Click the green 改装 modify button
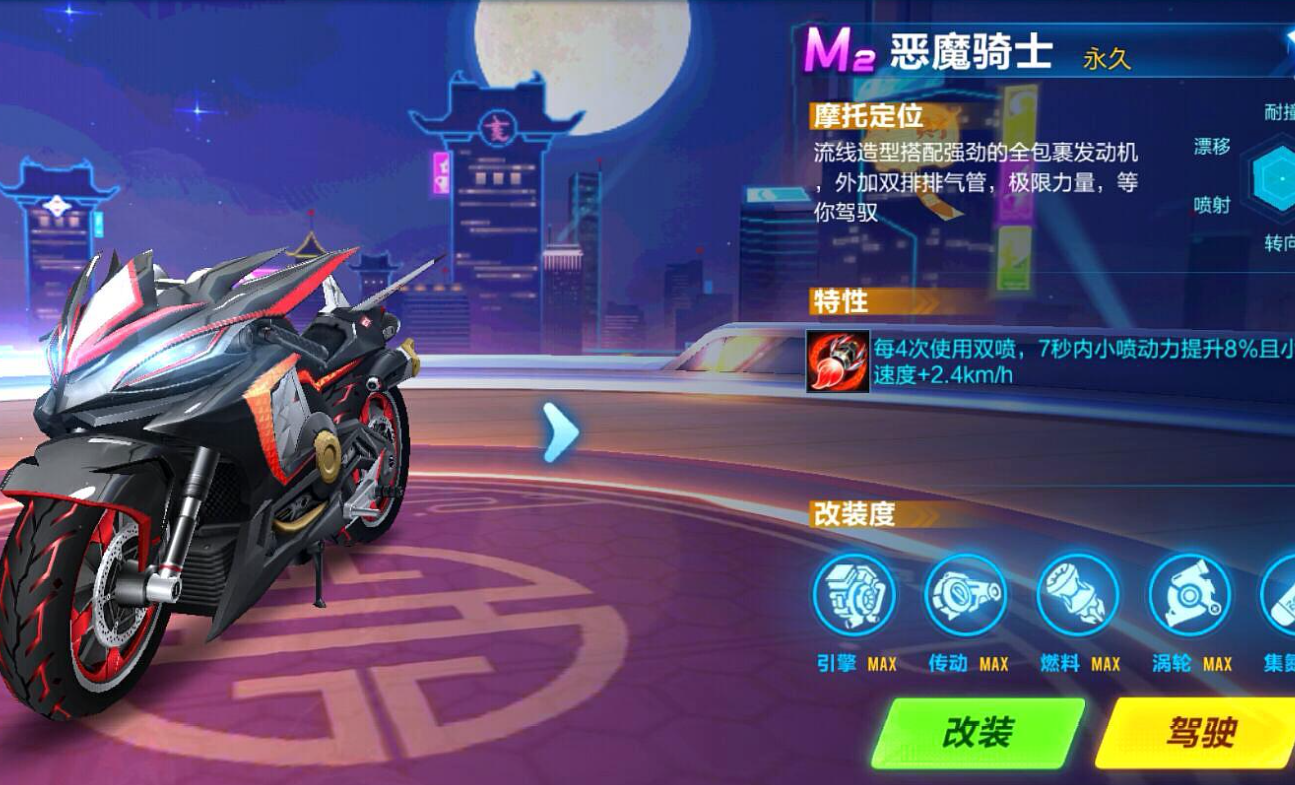 (x=977, y=733)
